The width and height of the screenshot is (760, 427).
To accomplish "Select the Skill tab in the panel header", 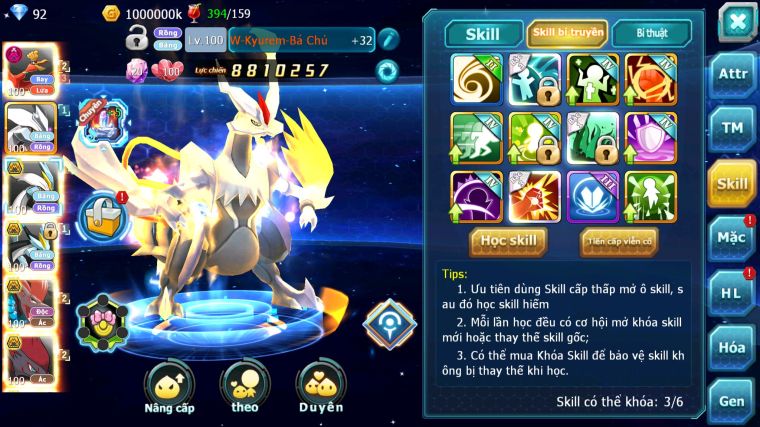I will pos(484,33).
